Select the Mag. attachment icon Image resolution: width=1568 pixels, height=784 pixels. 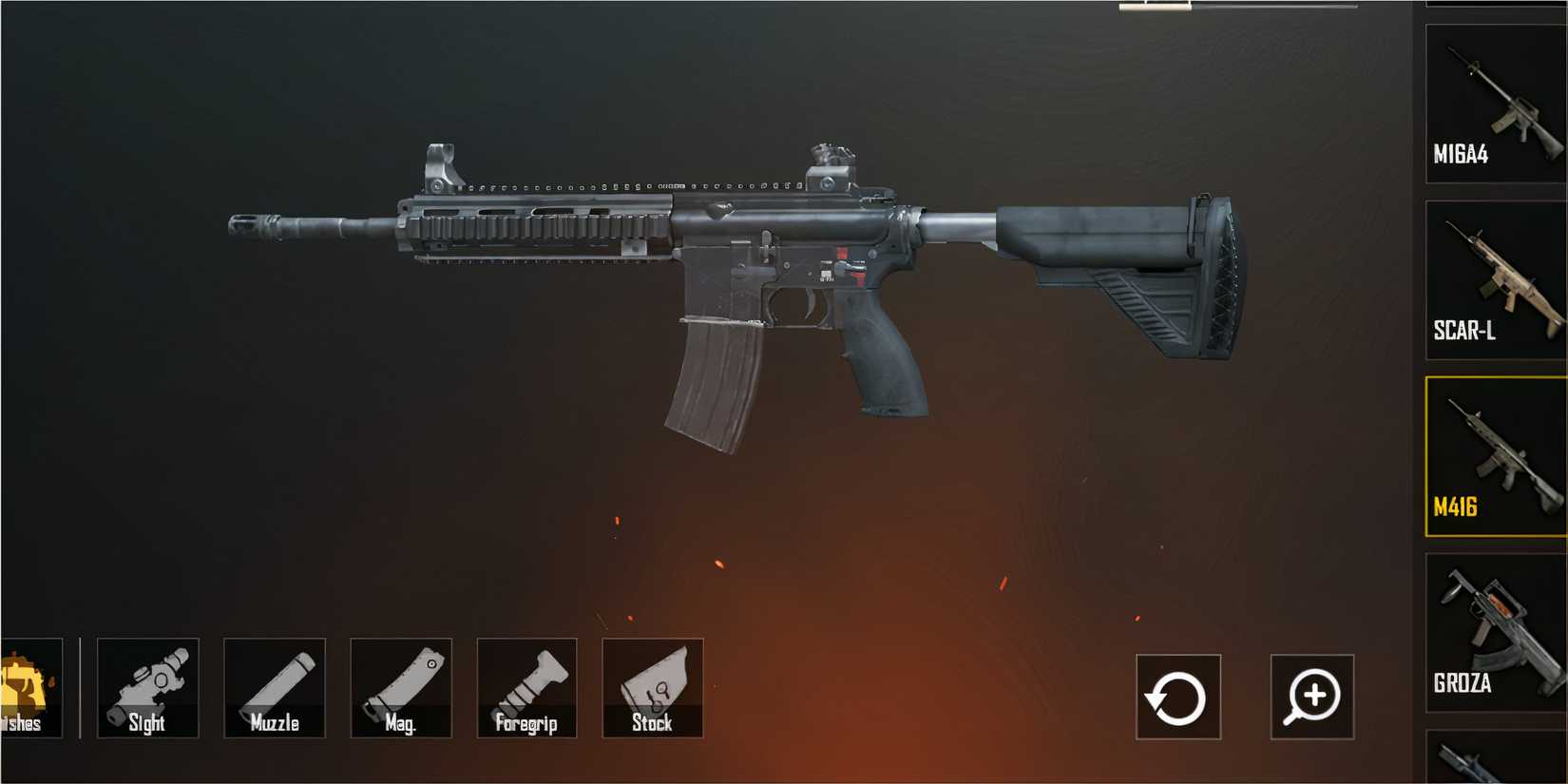(400, 686)
